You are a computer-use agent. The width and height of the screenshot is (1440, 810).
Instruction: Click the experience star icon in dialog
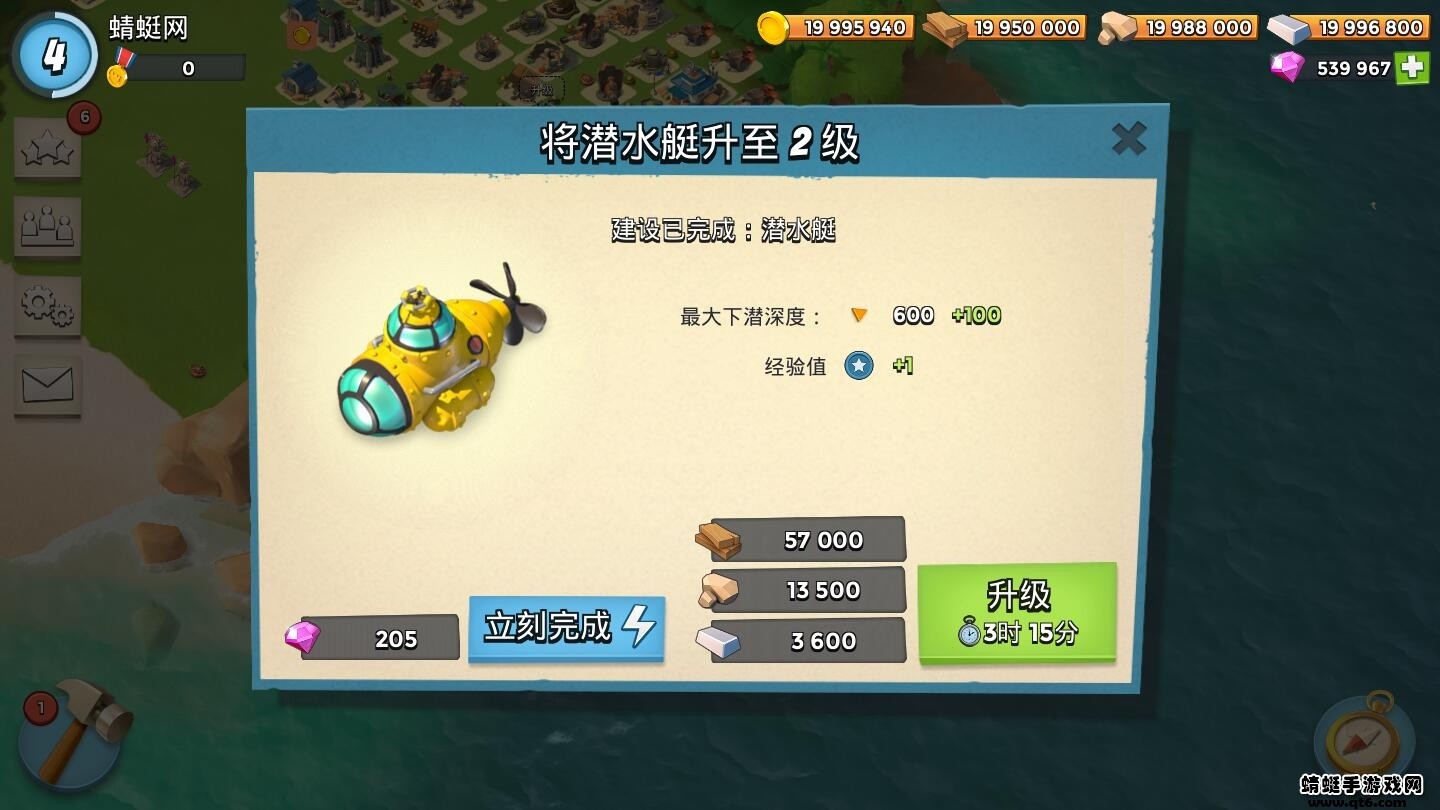pos(861,366)
